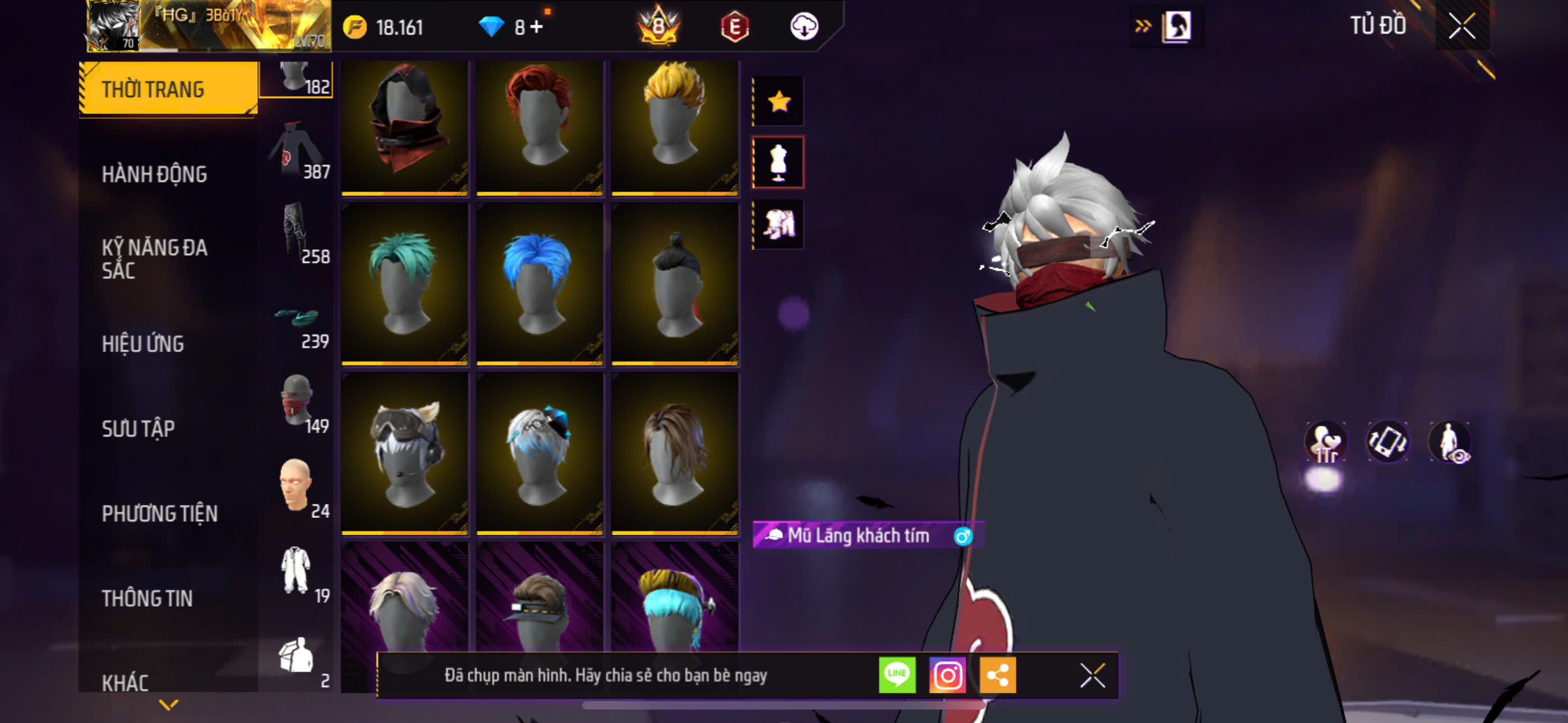1568x723 pixels.
Task: Share screenshot to Instagram
Action: point(947,675)
